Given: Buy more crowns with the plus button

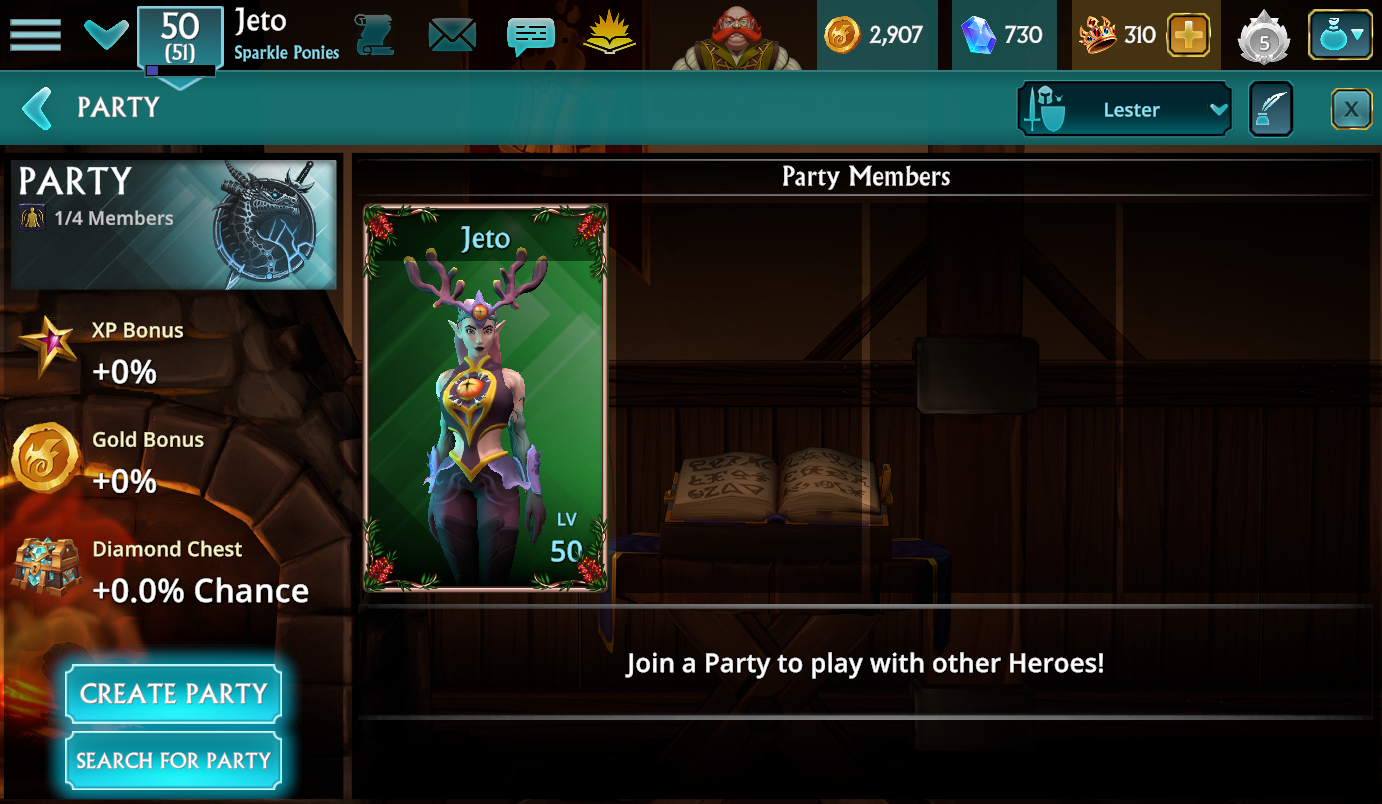Looking at the screenshot, I should [1188, 35].
